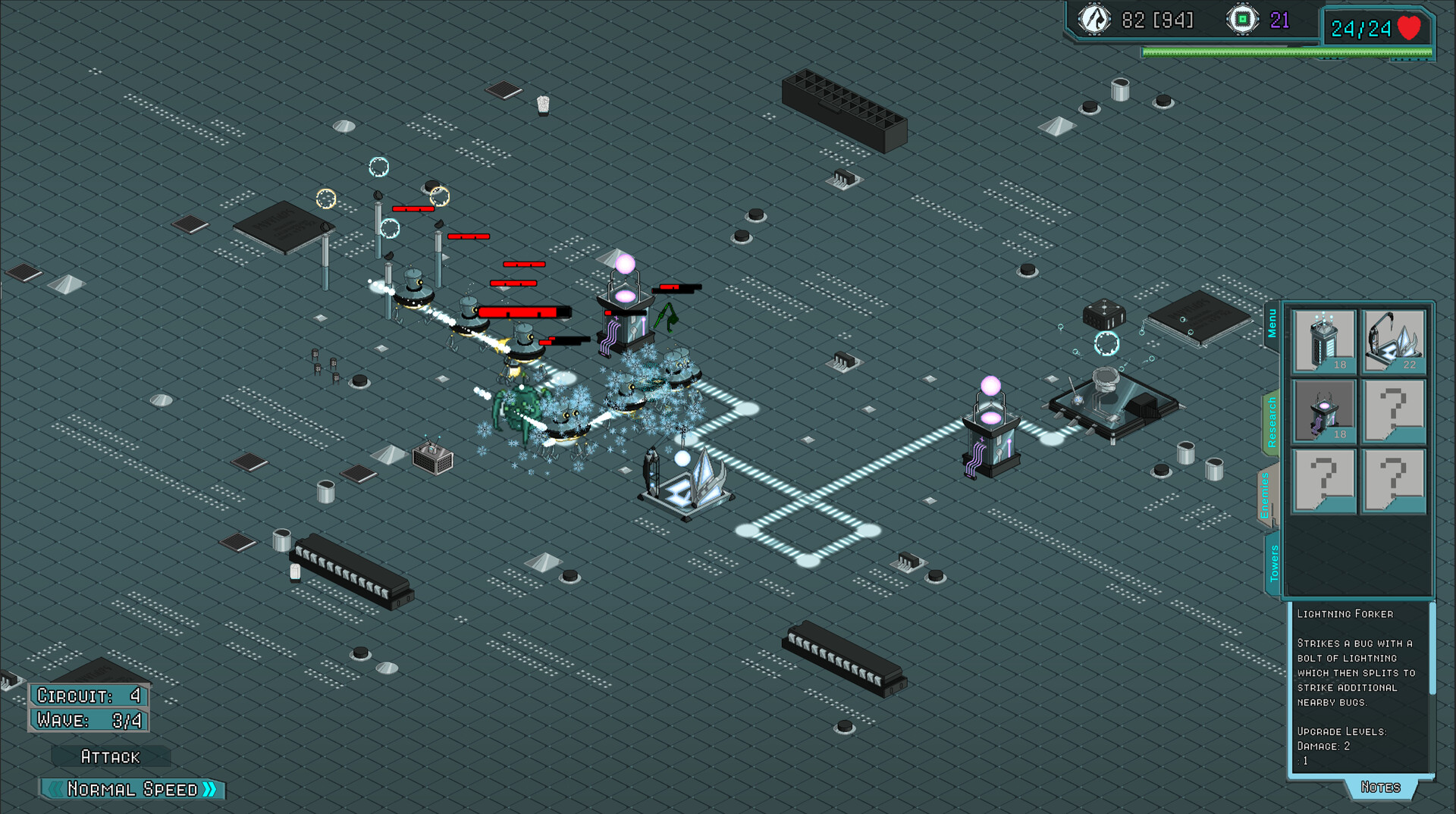Click the bottom-right locked question-mark tower slot

pos(1394,480)
